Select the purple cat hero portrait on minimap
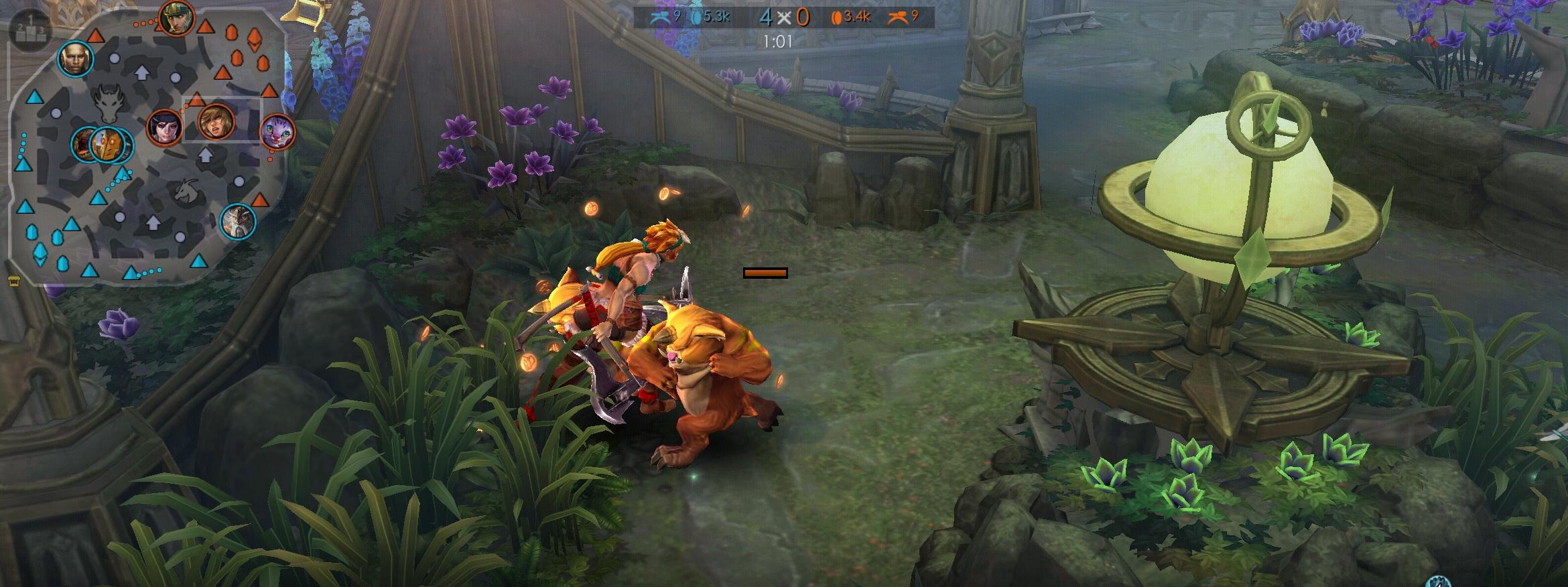This screenshot has height=587, width=1568. tap(277, 131)
